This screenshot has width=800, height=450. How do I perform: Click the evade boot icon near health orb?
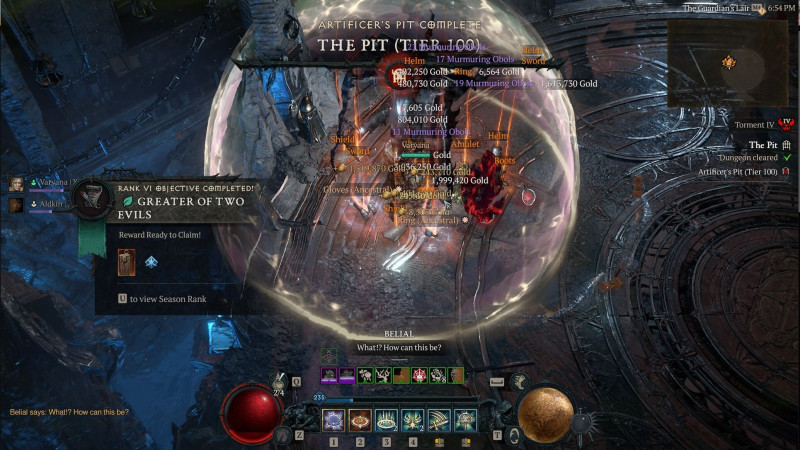[x=285, y=434]
